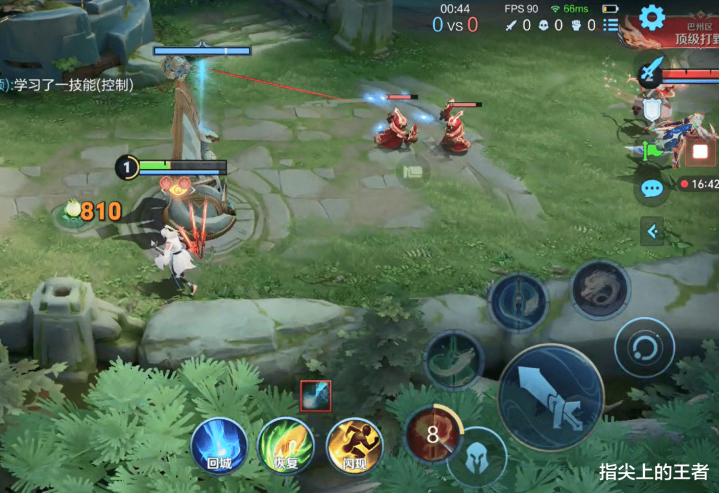Screen dimensions: 719x493
Task: Cast the 闪现 flash summoner spell
Action: pyautogui.click(x=354, y=444)
